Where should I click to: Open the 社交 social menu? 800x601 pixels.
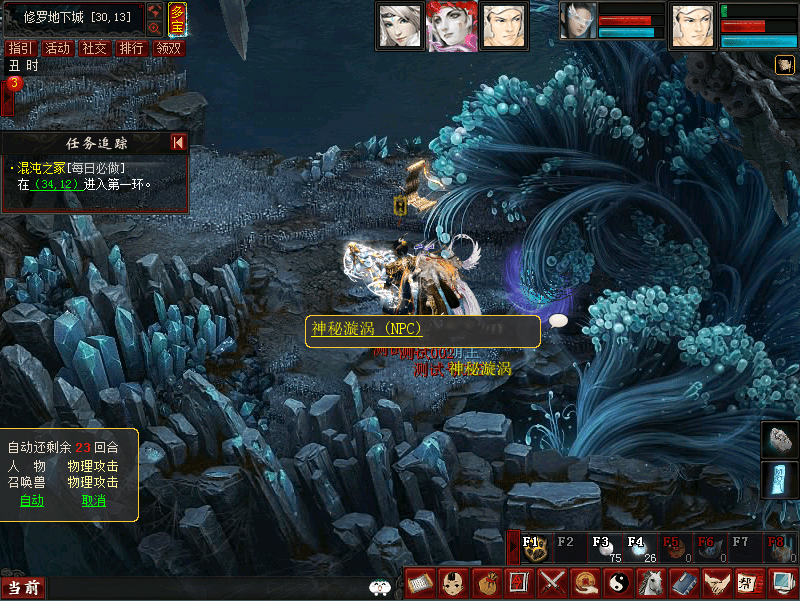pos(94,48)
